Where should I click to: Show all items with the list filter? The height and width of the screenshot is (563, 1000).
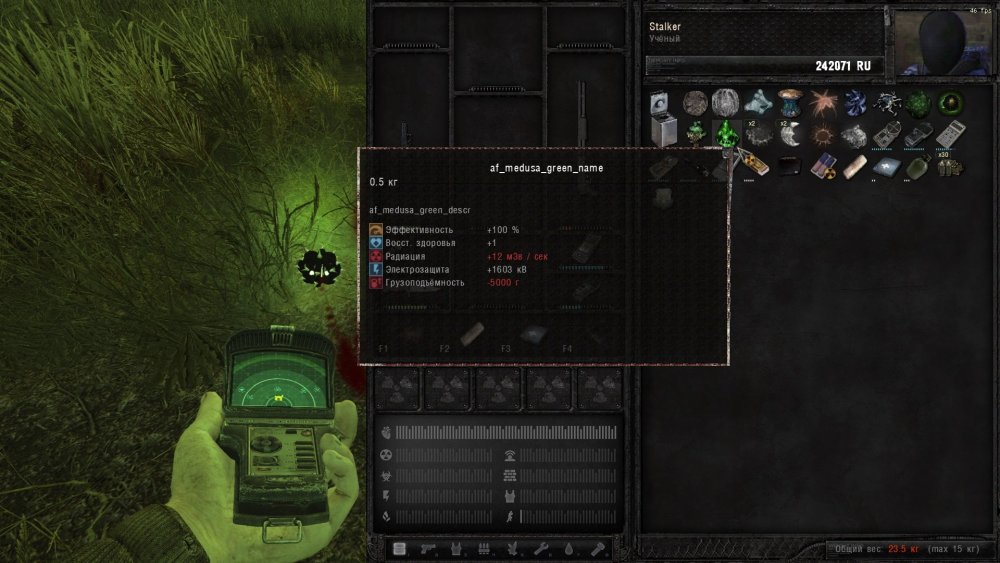tap(400, 548)
